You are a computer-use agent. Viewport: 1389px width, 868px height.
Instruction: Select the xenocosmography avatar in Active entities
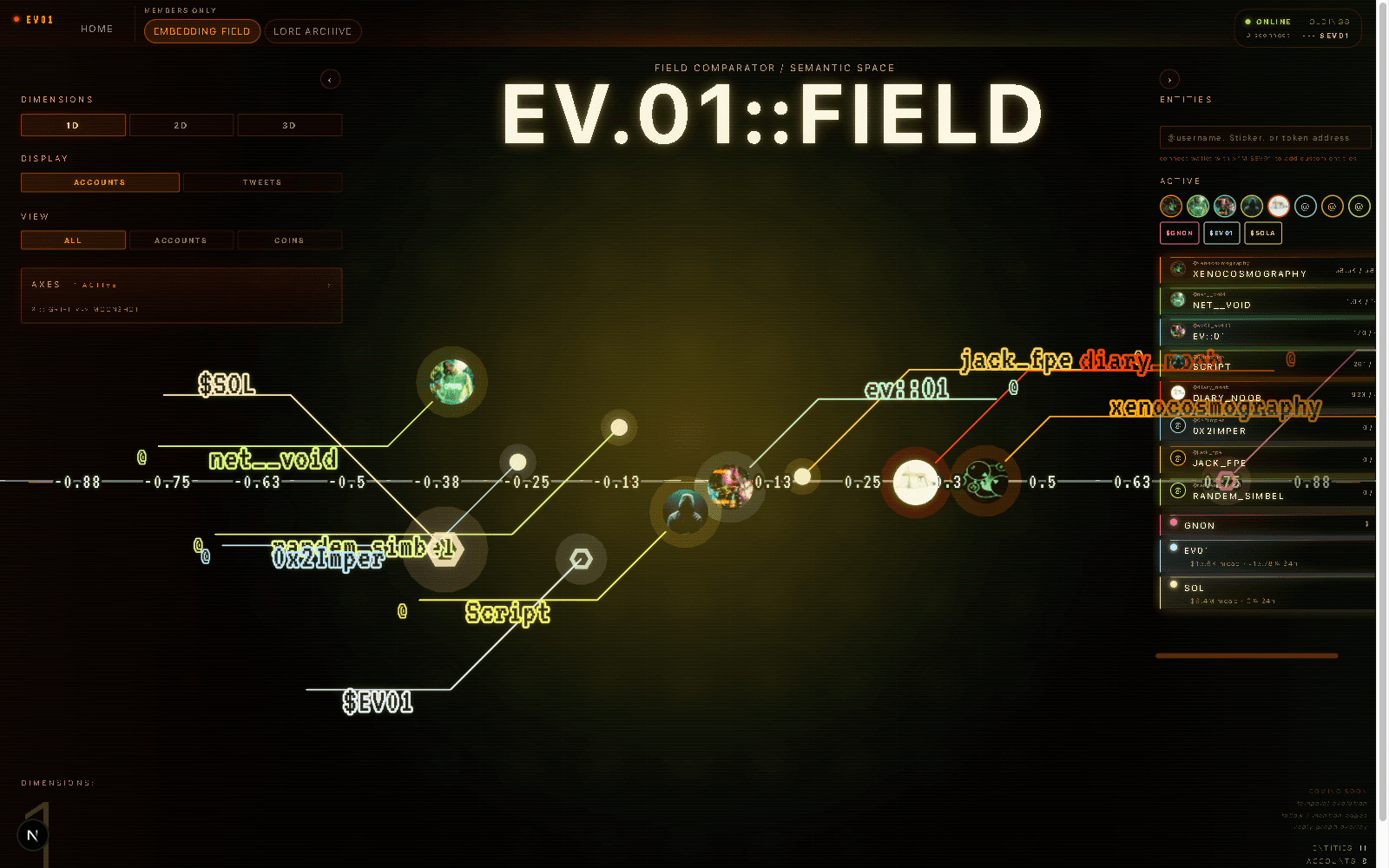1170,206
